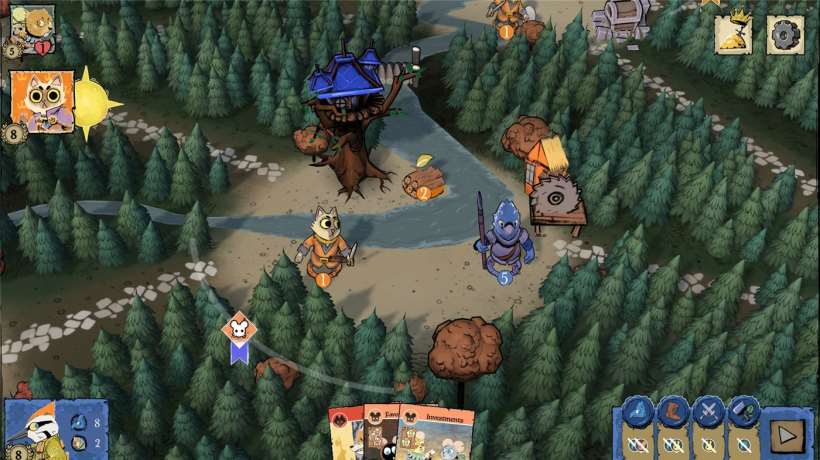Select the mouse clearing banner marker
The height and width of the screenshot is (460, 820).
(x=239, y=336)
